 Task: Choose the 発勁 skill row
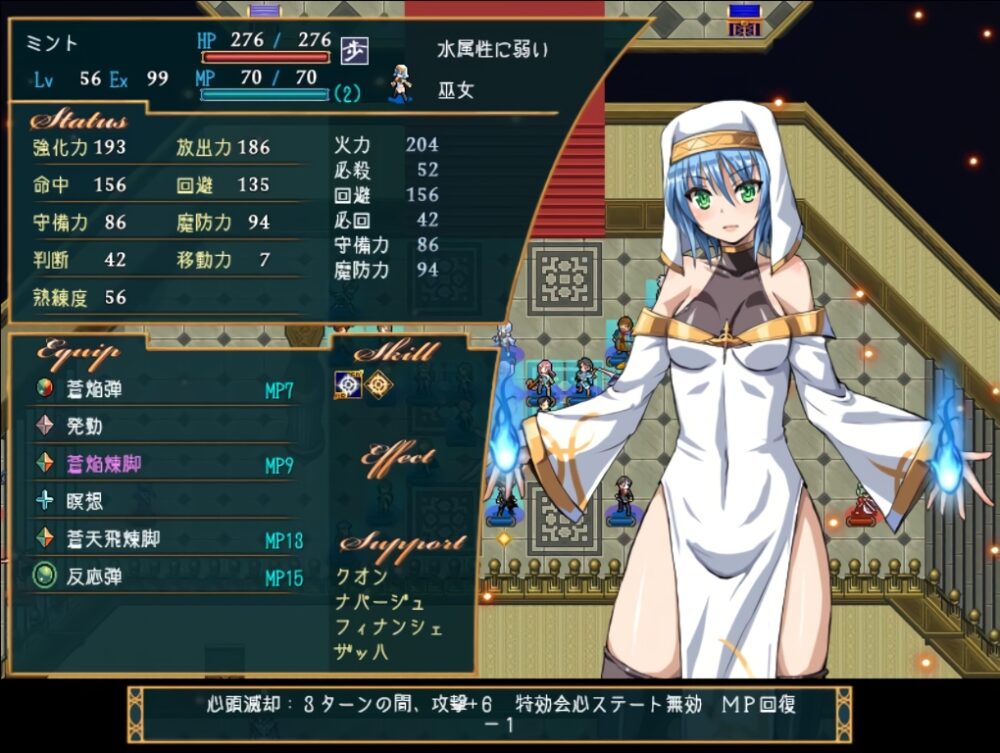[x=84, y=427]
